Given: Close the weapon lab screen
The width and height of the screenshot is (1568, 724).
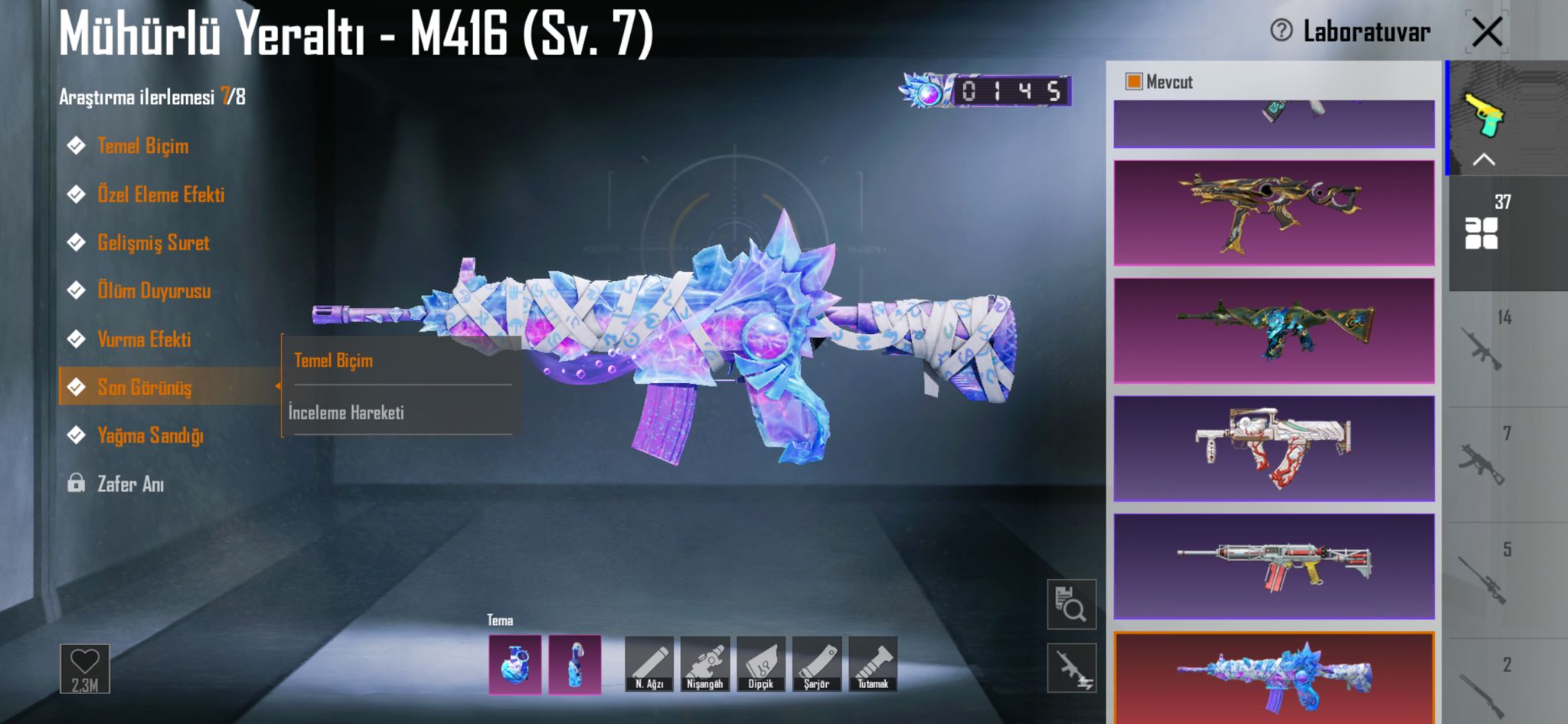Looking at the screenshot, I should coord(1486,32).
